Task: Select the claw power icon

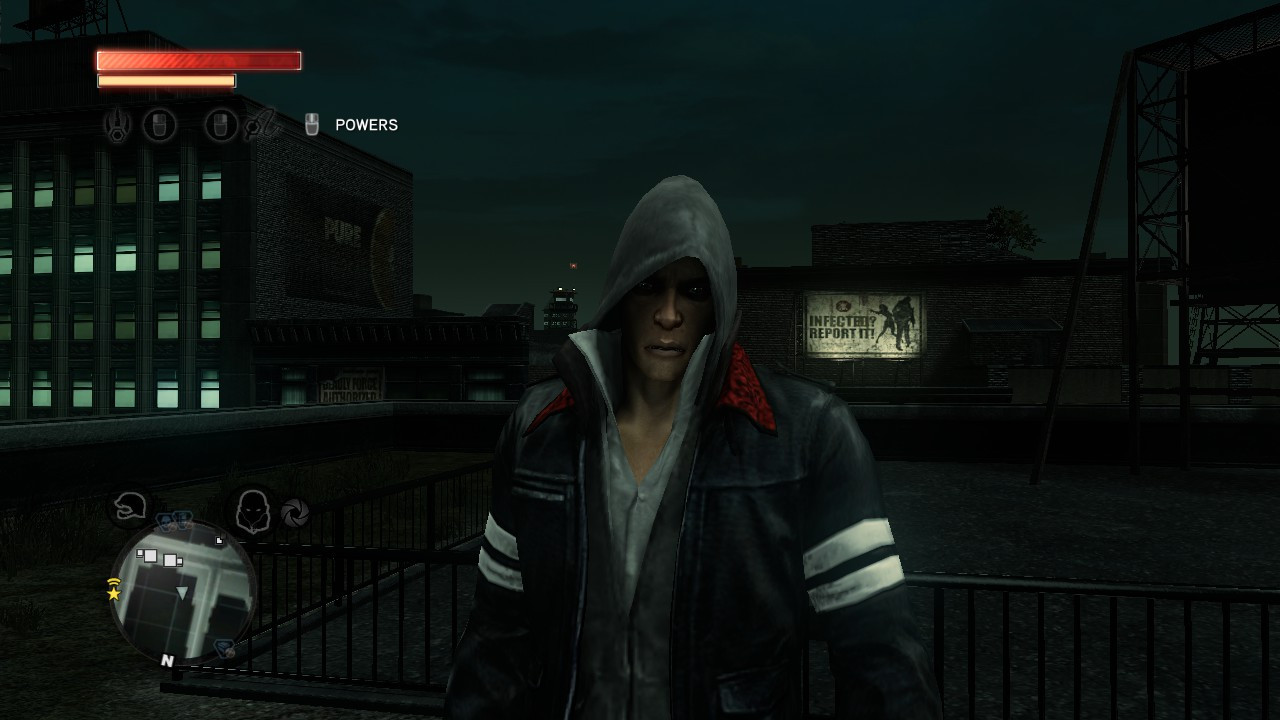Action: pyautogui.click(x=117, y=124)
